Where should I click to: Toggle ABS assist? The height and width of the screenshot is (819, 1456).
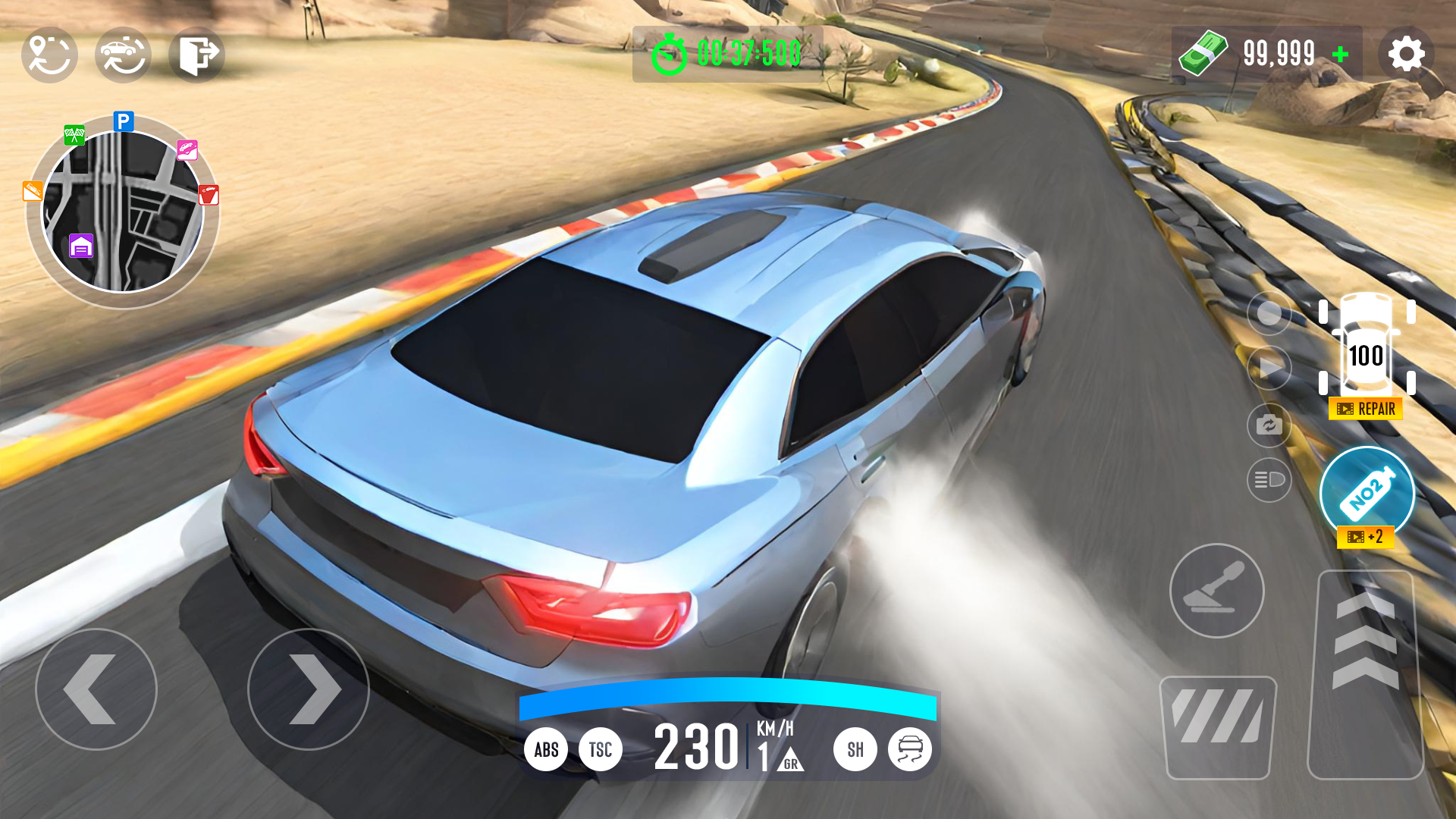pos(547,749)
